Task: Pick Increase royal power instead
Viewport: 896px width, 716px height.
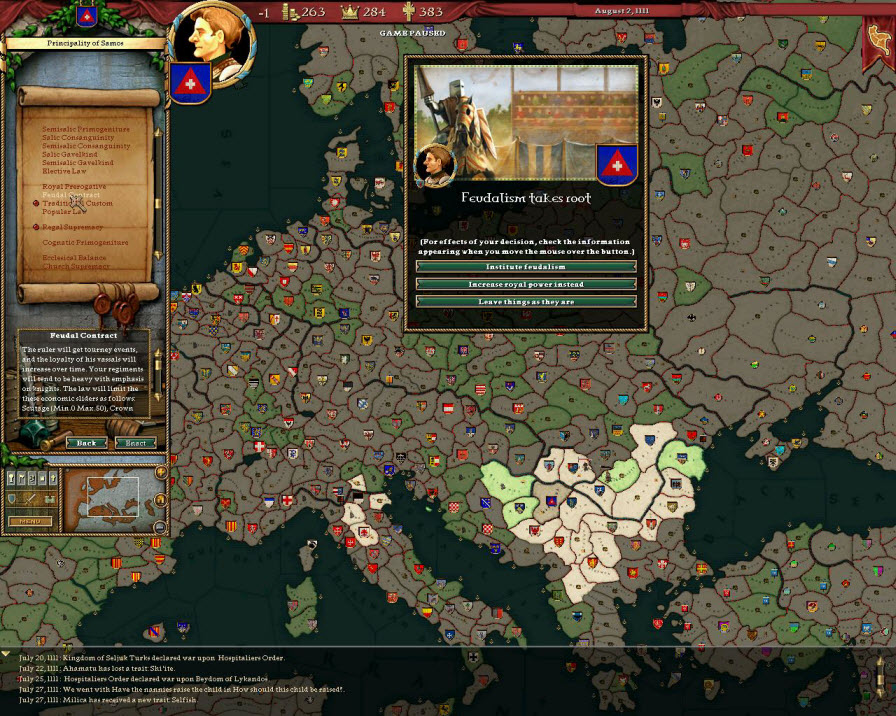Action: tap(526, 284)
